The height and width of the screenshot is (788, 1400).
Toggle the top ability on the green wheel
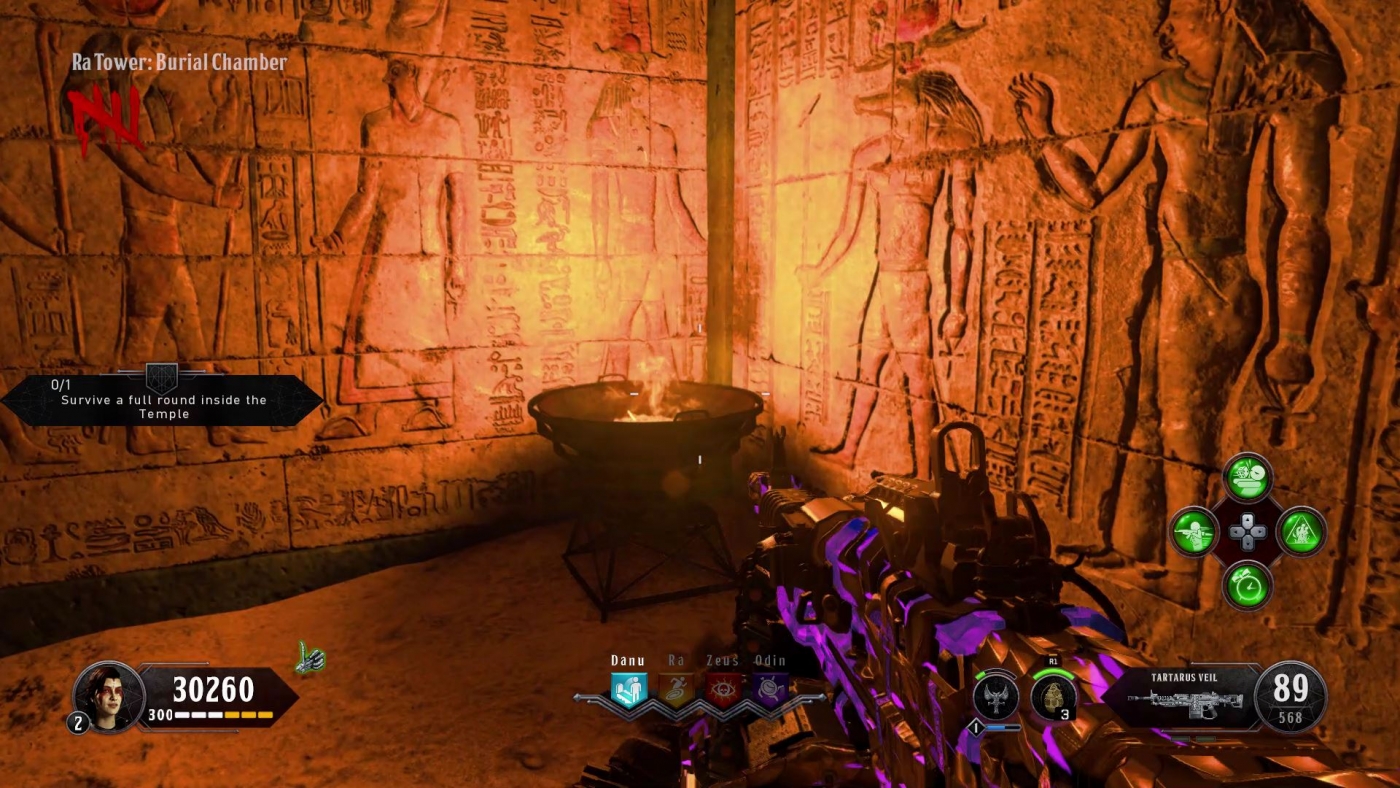1247,479
